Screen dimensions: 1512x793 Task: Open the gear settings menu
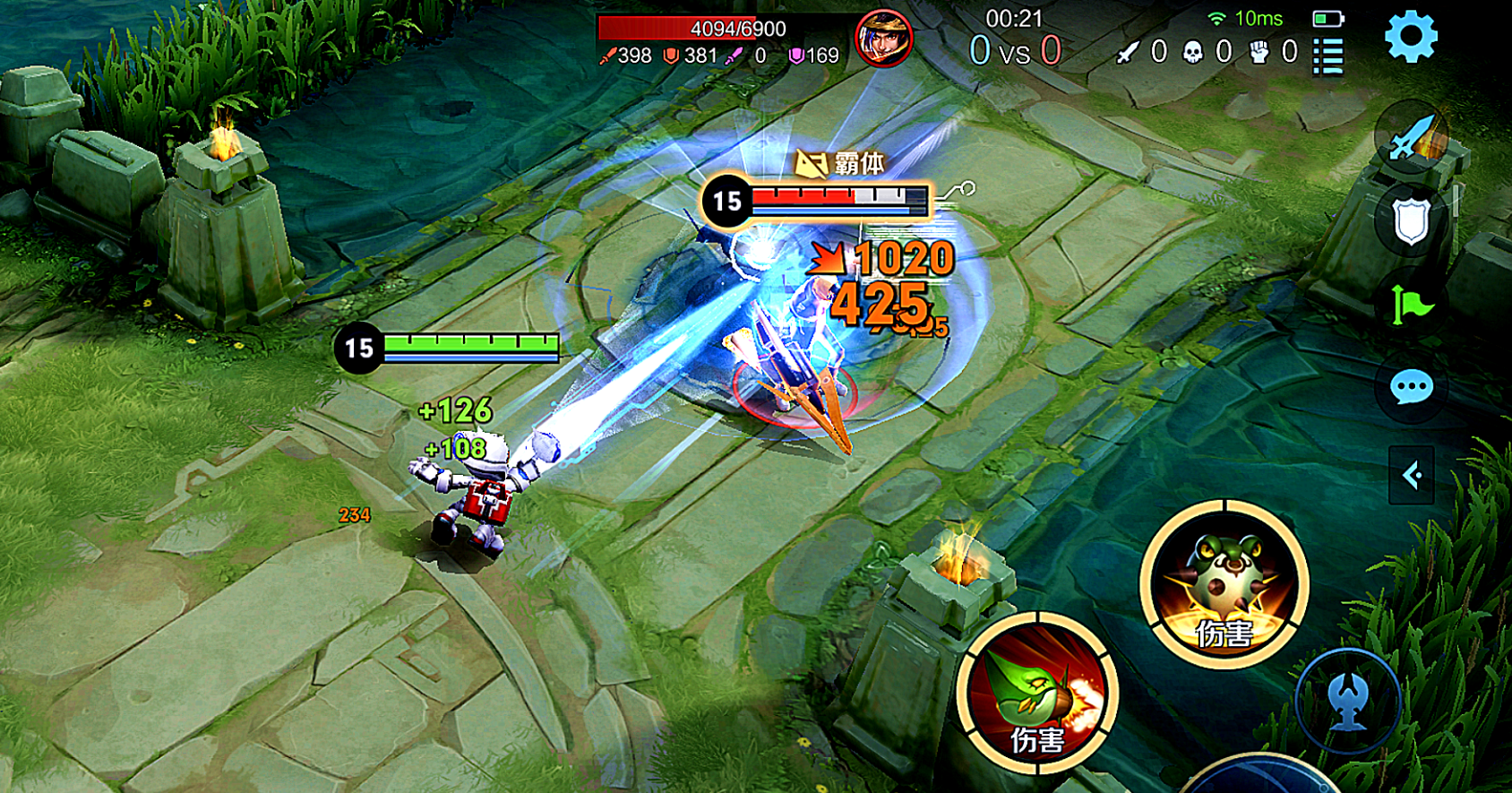[x=1411, y=37]
